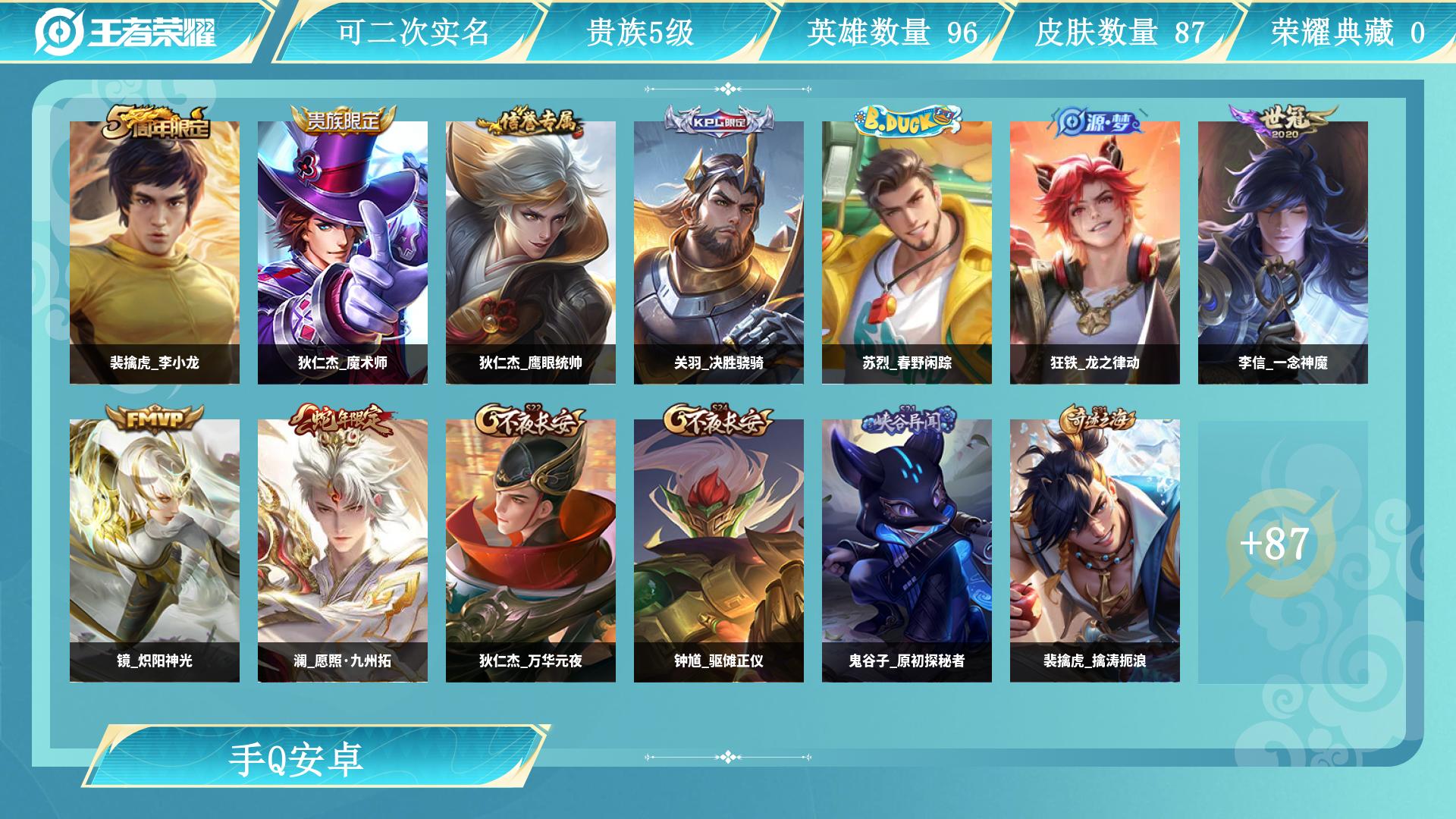Click the 裴擒虎_擒涛扼浪 skin card
1456x819 pixels.
pos(1095,551)
